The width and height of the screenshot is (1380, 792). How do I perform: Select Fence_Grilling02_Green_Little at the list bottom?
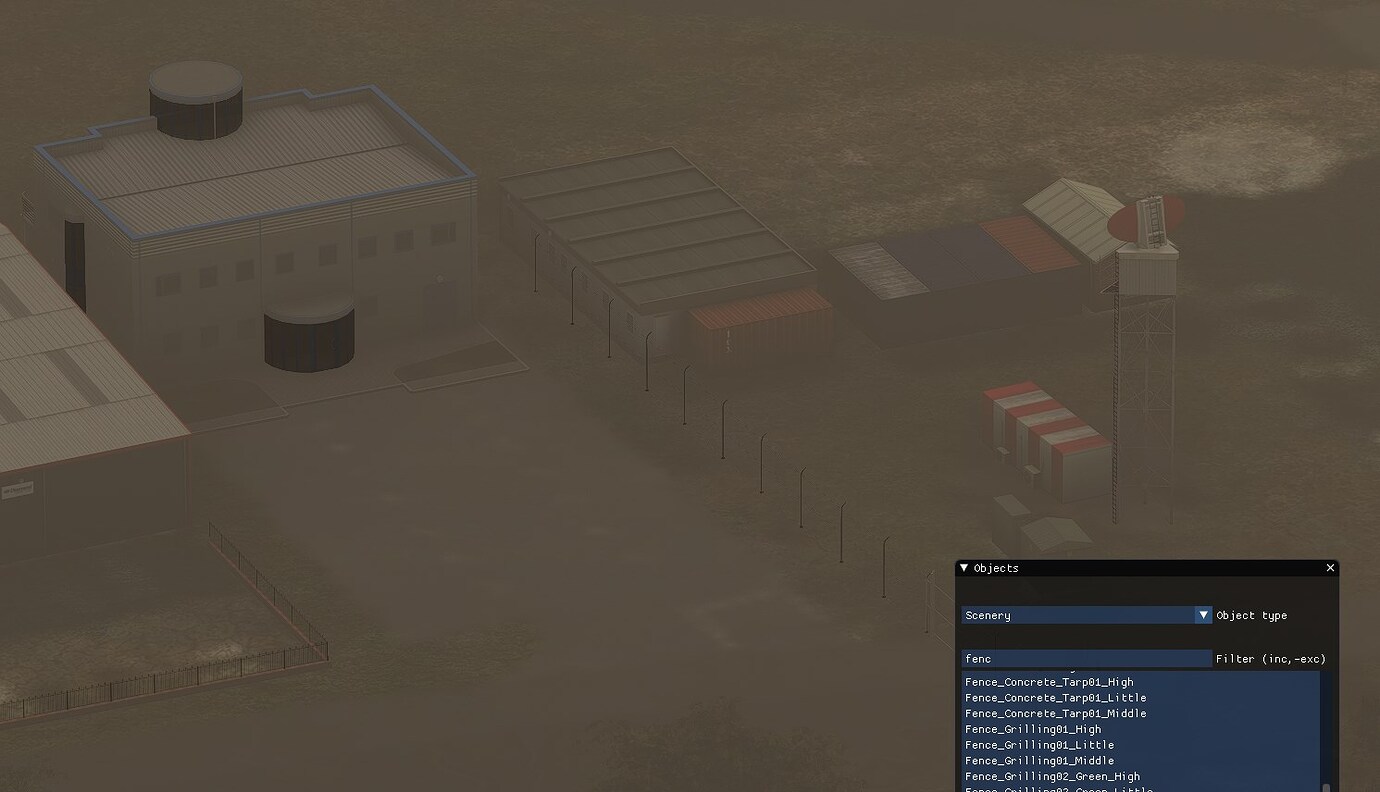coord(1057,790)
